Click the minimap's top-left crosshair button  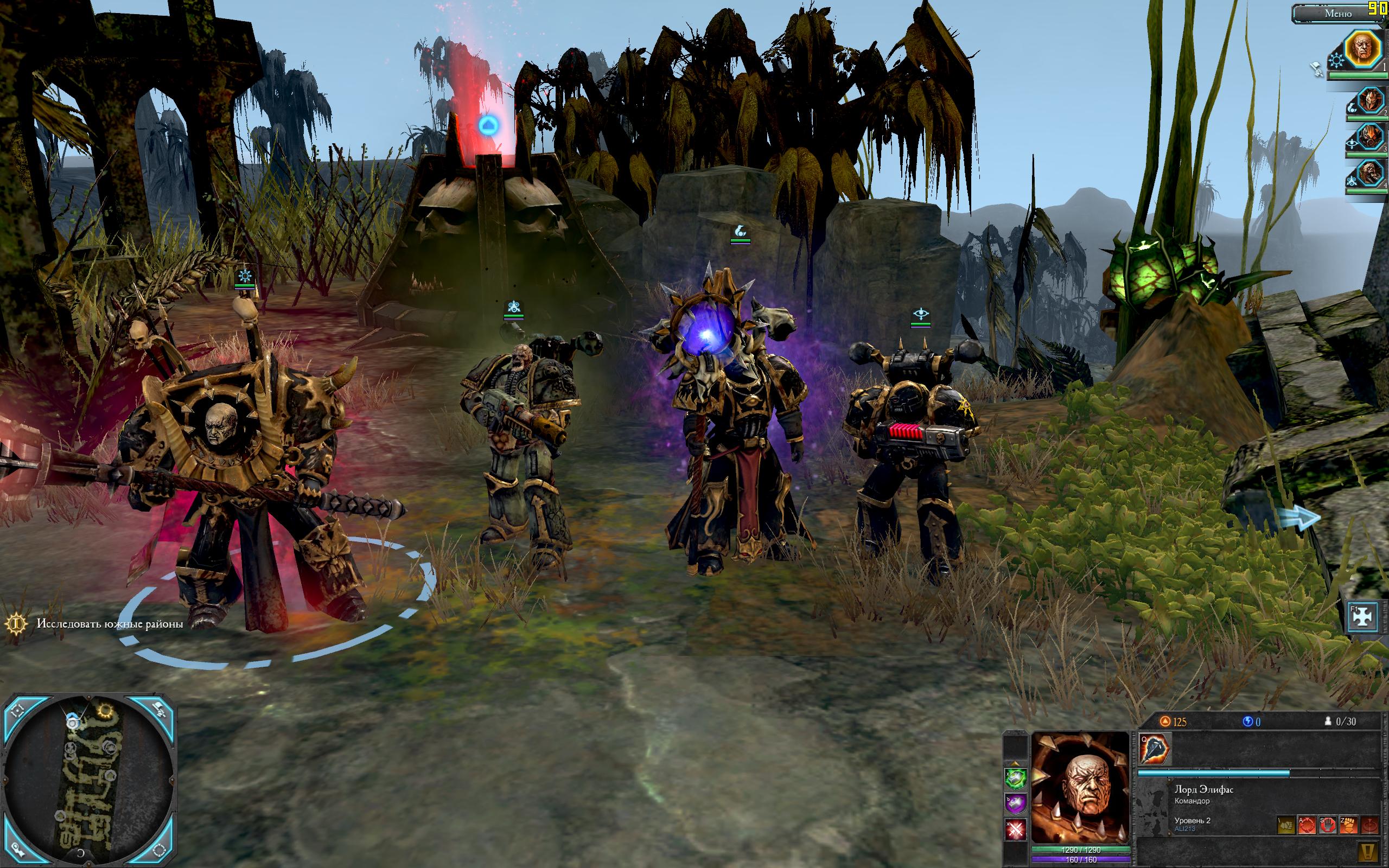pyautogui.click(x=18, y=711)
